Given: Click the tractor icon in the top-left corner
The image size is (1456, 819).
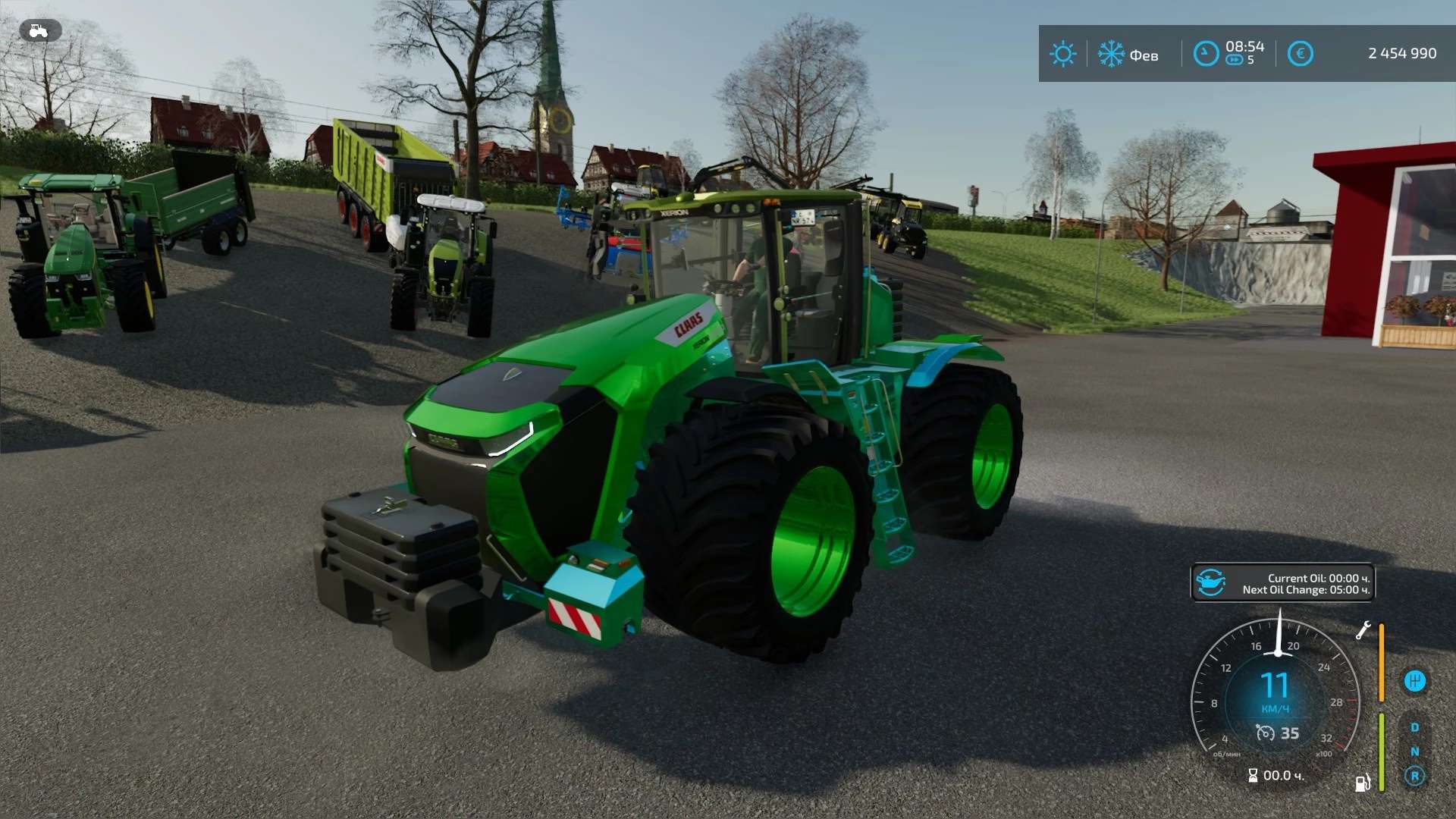Looking at the screenshot, I should pyautogui.click(x=39, y=31).
